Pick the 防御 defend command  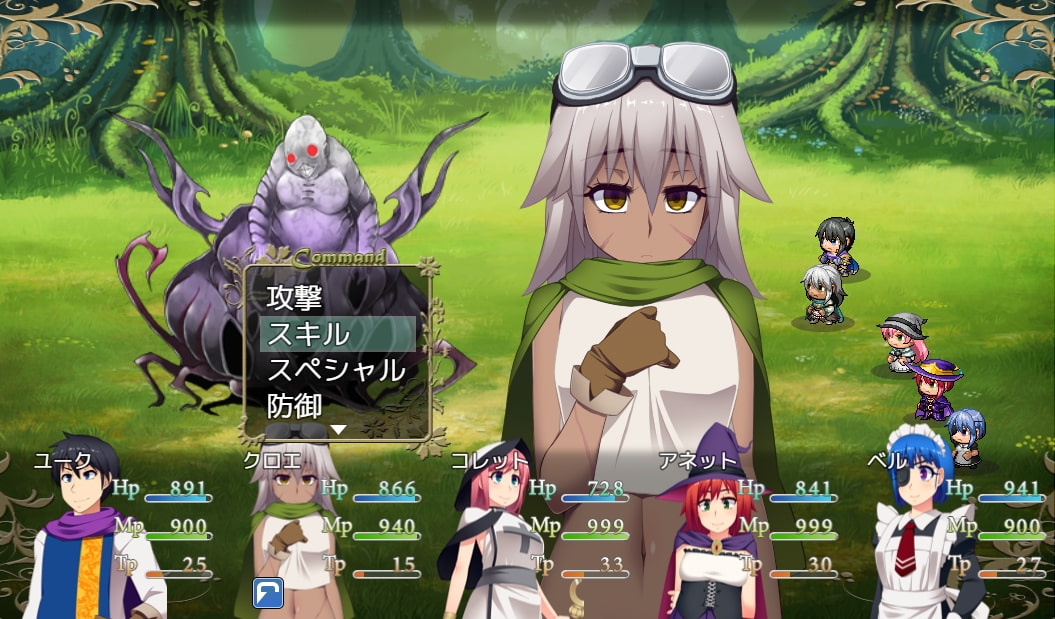295,406
